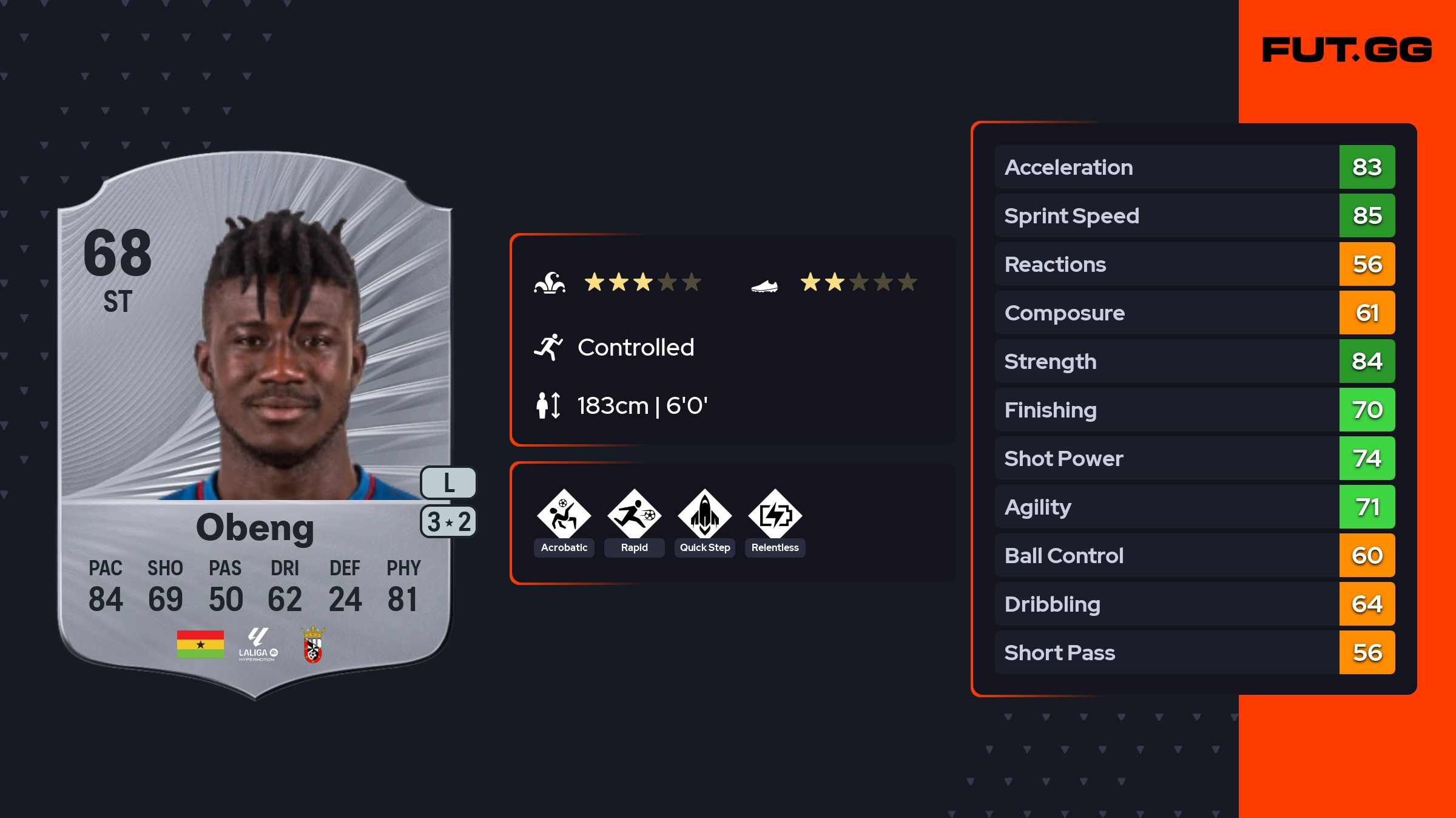
Task: Click the club crest on the card
Action: (313, 644)
